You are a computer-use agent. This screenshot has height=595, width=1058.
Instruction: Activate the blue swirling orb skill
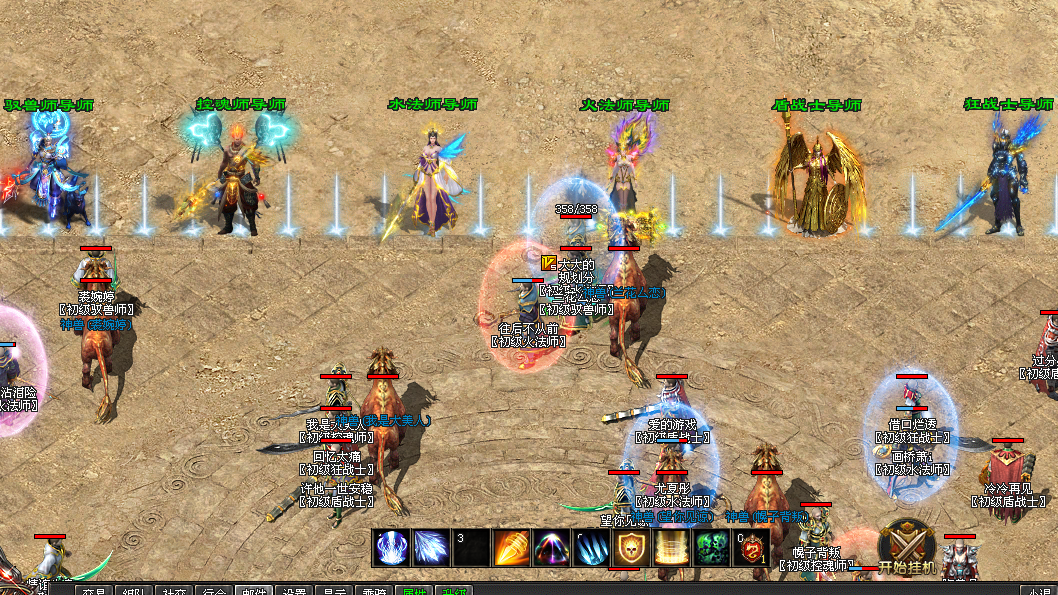click(x=391, y=547)
